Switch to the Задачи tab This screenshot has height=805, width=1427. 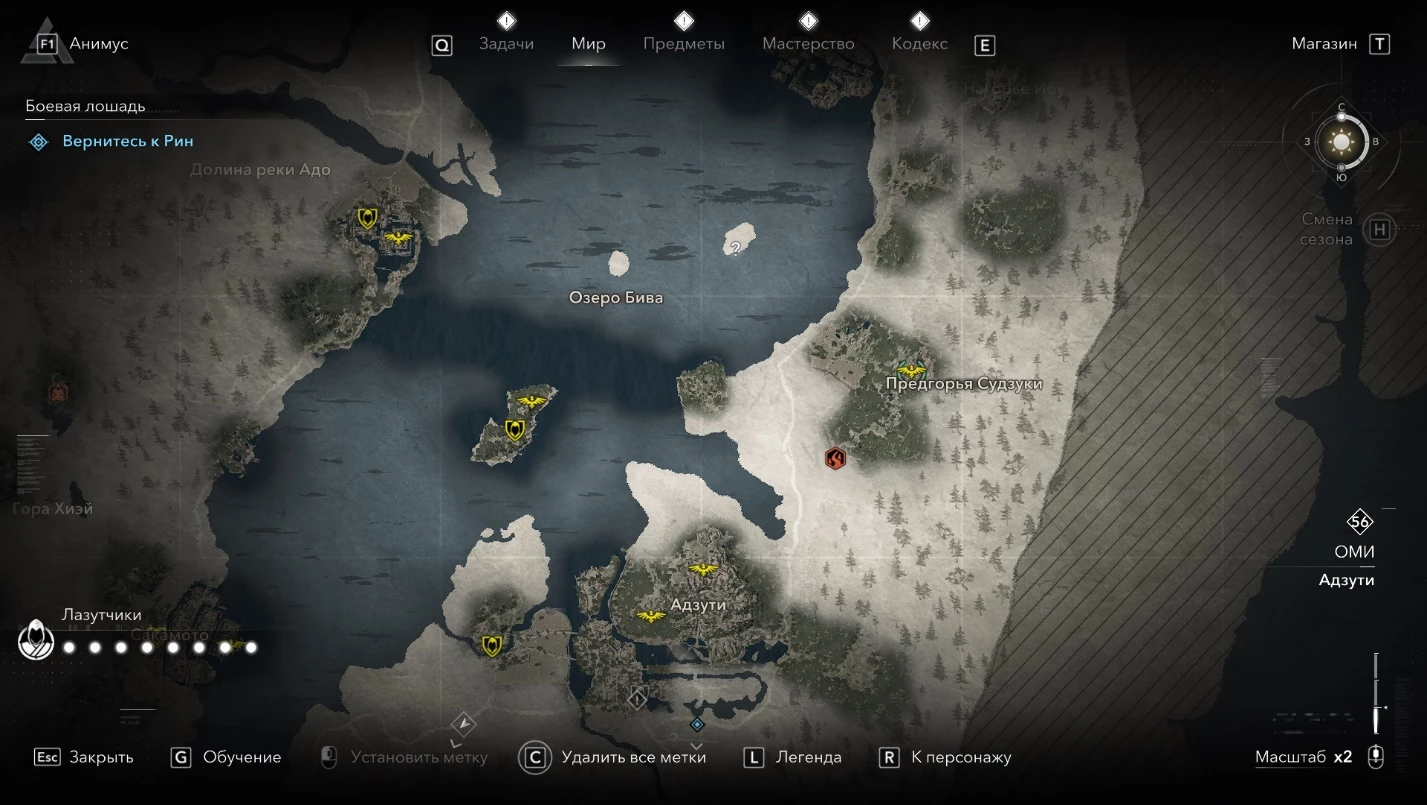point(506,44)
